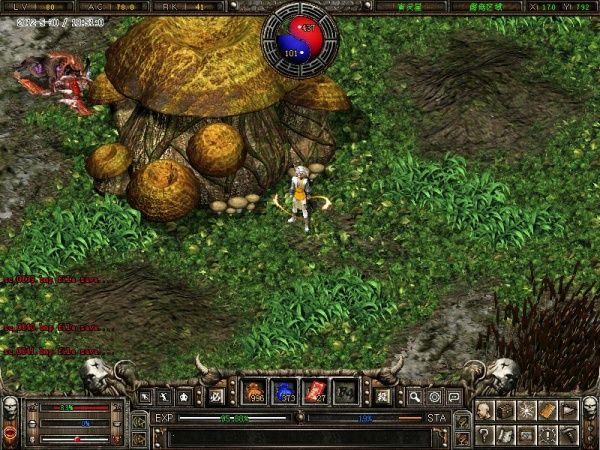Open the magnifying glass search button
Viewport: 600px width, 450px height.
415,397
